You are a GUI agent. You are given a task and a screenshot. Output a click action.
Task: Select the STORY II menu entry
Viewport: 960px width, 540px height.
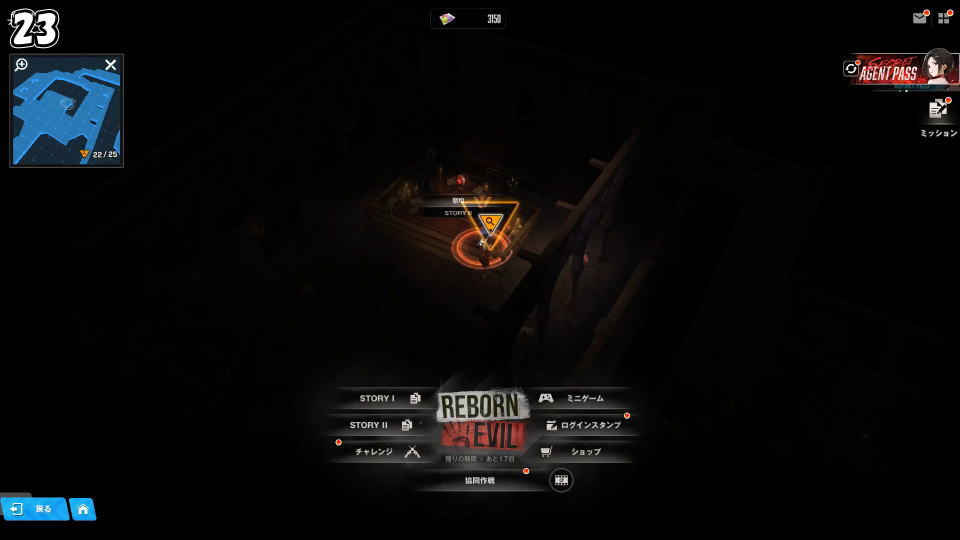coord(378,425)
